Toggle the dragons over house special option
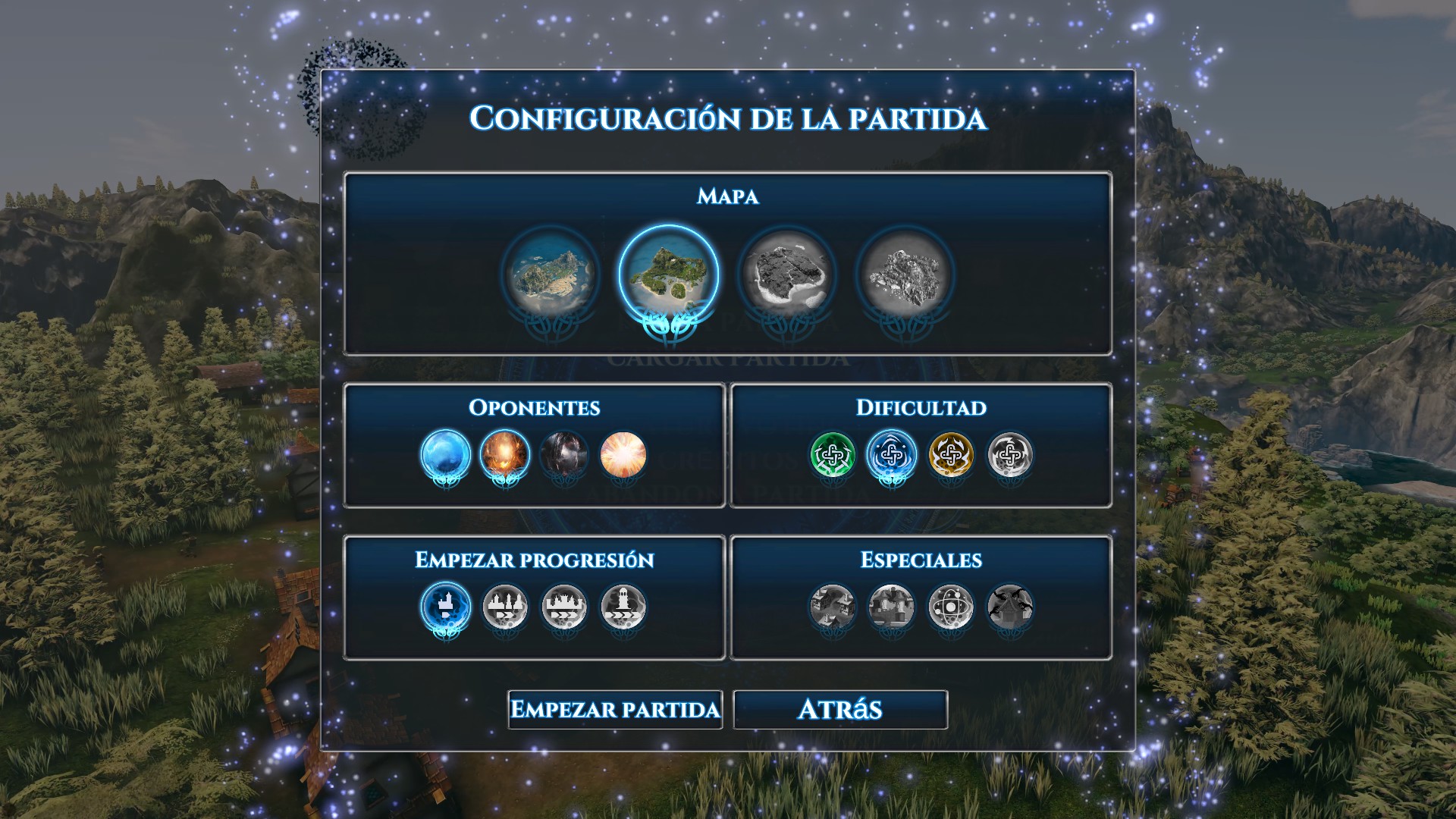 coord(1010,607)
